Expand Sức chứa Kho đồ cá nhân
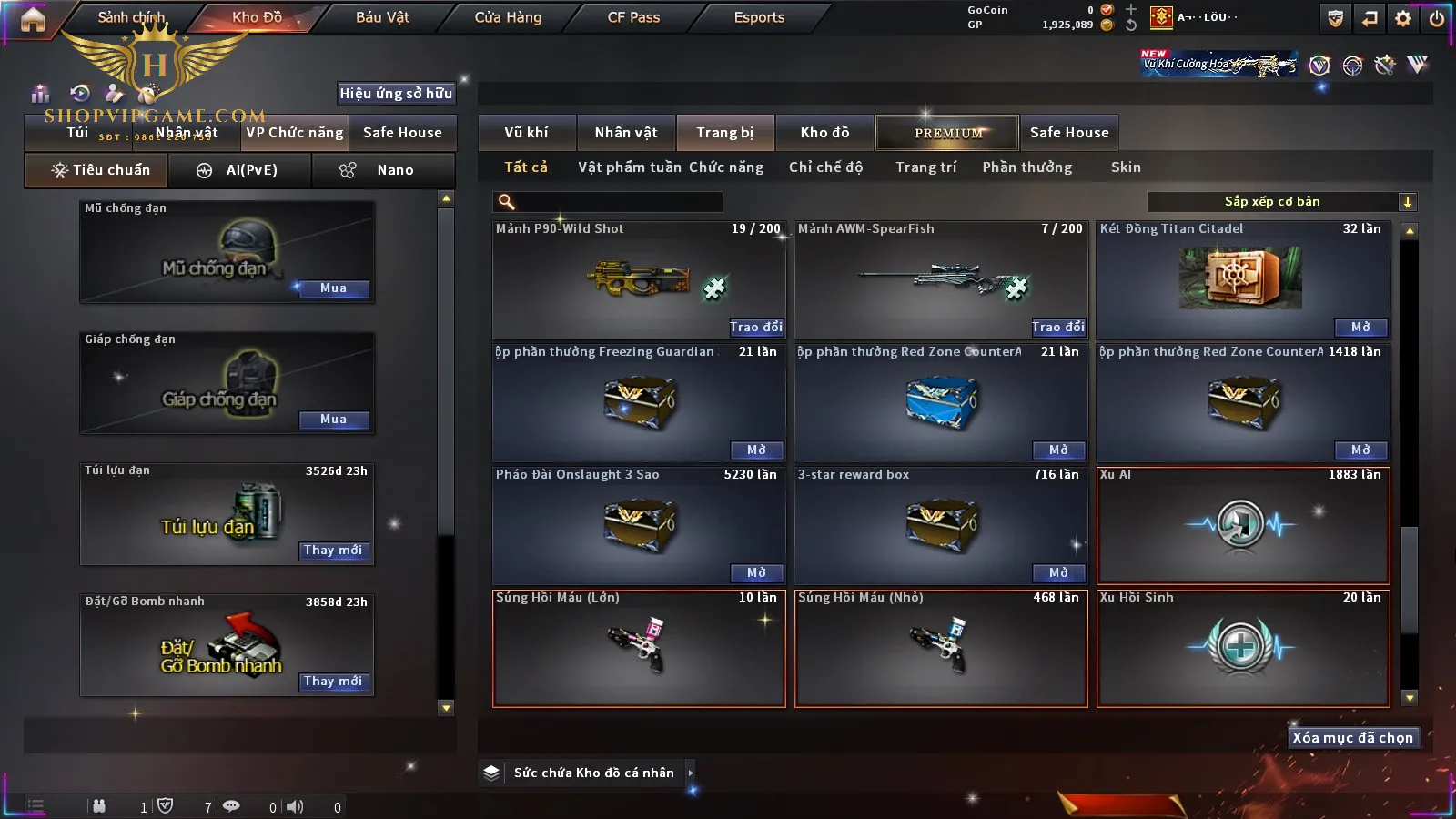Viewport: 1456px width, 819px height. 593,773
